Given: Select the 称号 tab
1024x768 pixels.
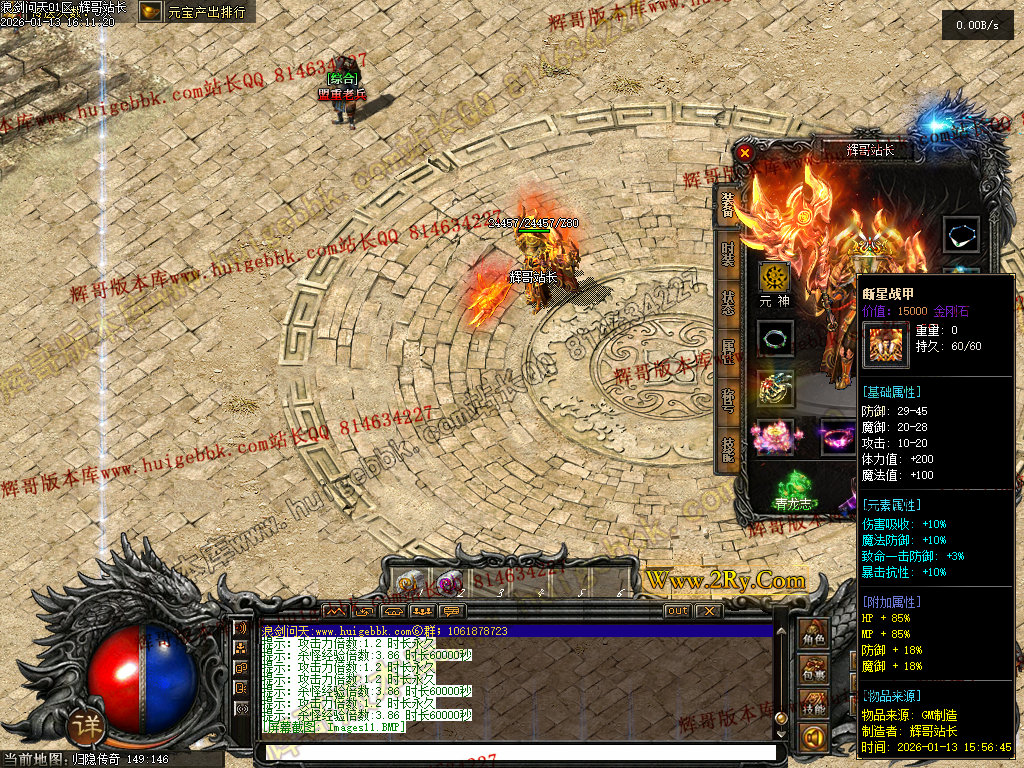Looking at the screenshot, I should click(x=729, y=401).
